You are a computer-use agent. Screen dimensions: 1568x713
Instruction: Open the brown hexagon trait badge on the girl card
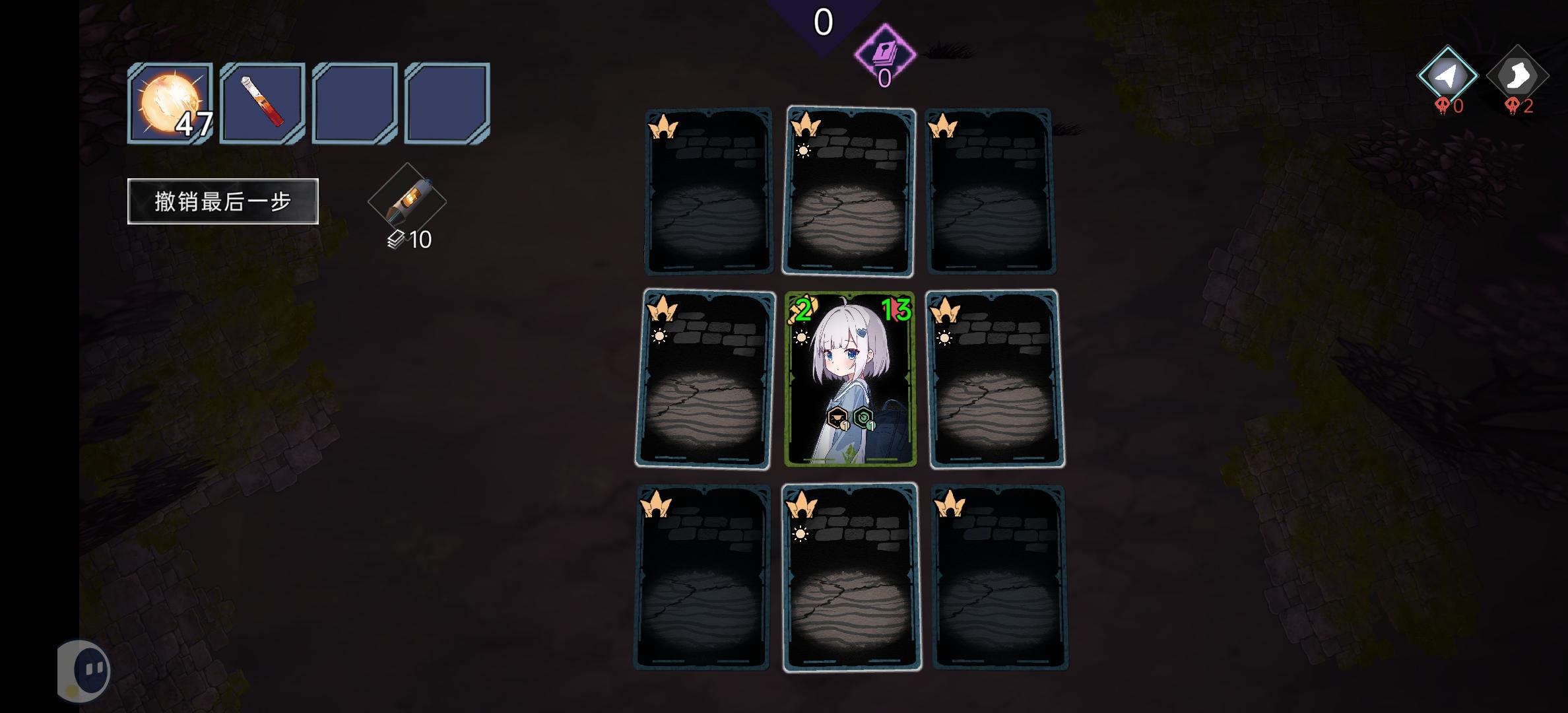tap(835, 417)
